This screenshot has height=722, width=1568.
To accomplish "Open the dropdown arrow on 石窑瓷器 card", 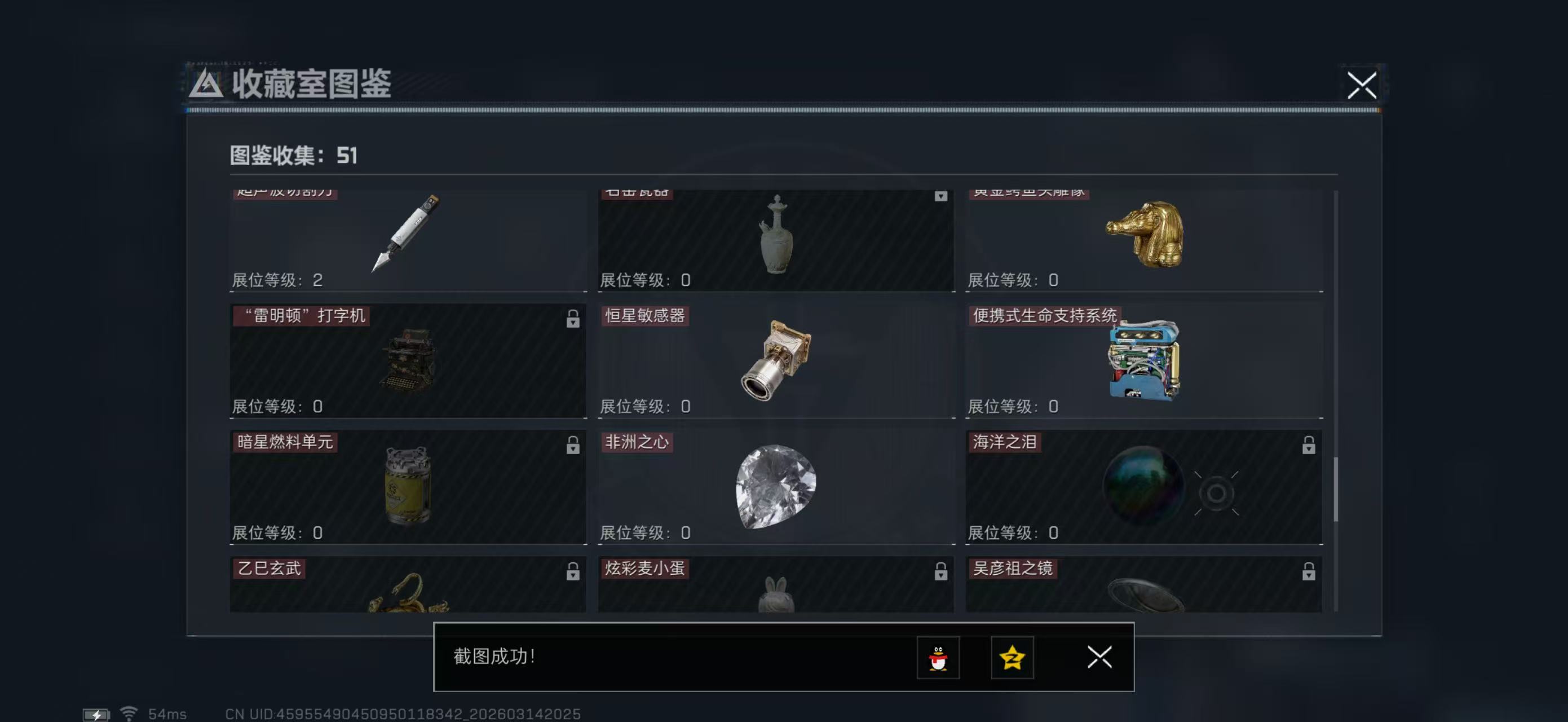I will (x=942, y=196).
